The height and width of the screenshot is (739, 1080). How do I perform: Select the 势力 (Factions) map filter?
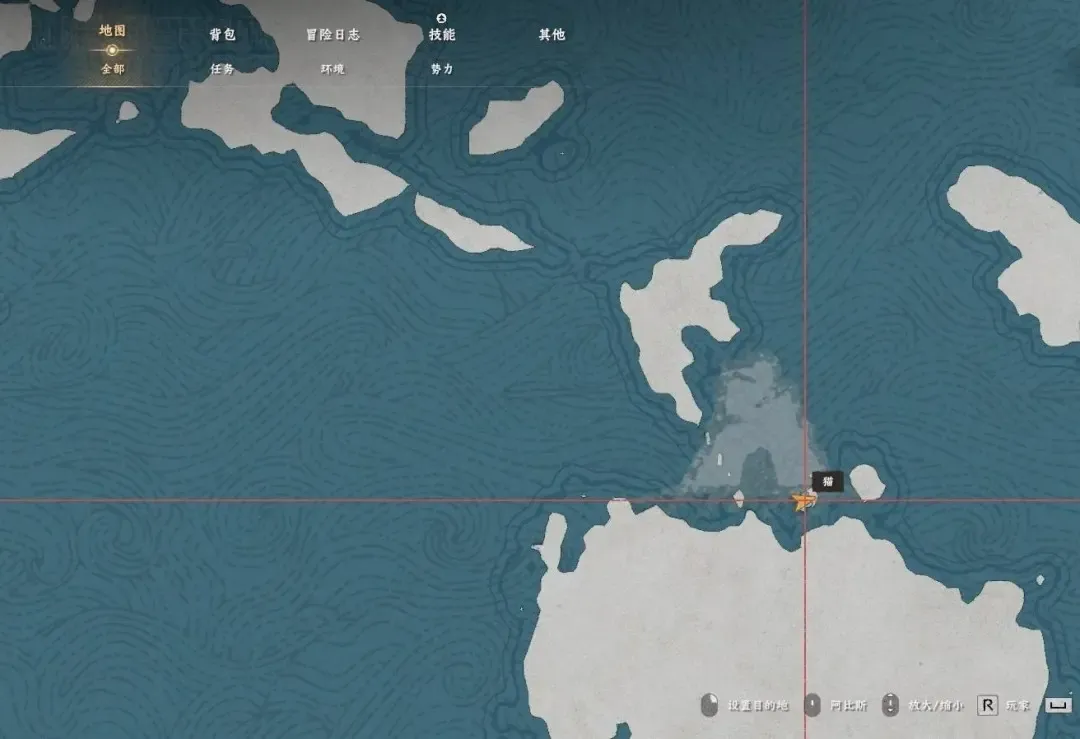(x=442, y=69)
